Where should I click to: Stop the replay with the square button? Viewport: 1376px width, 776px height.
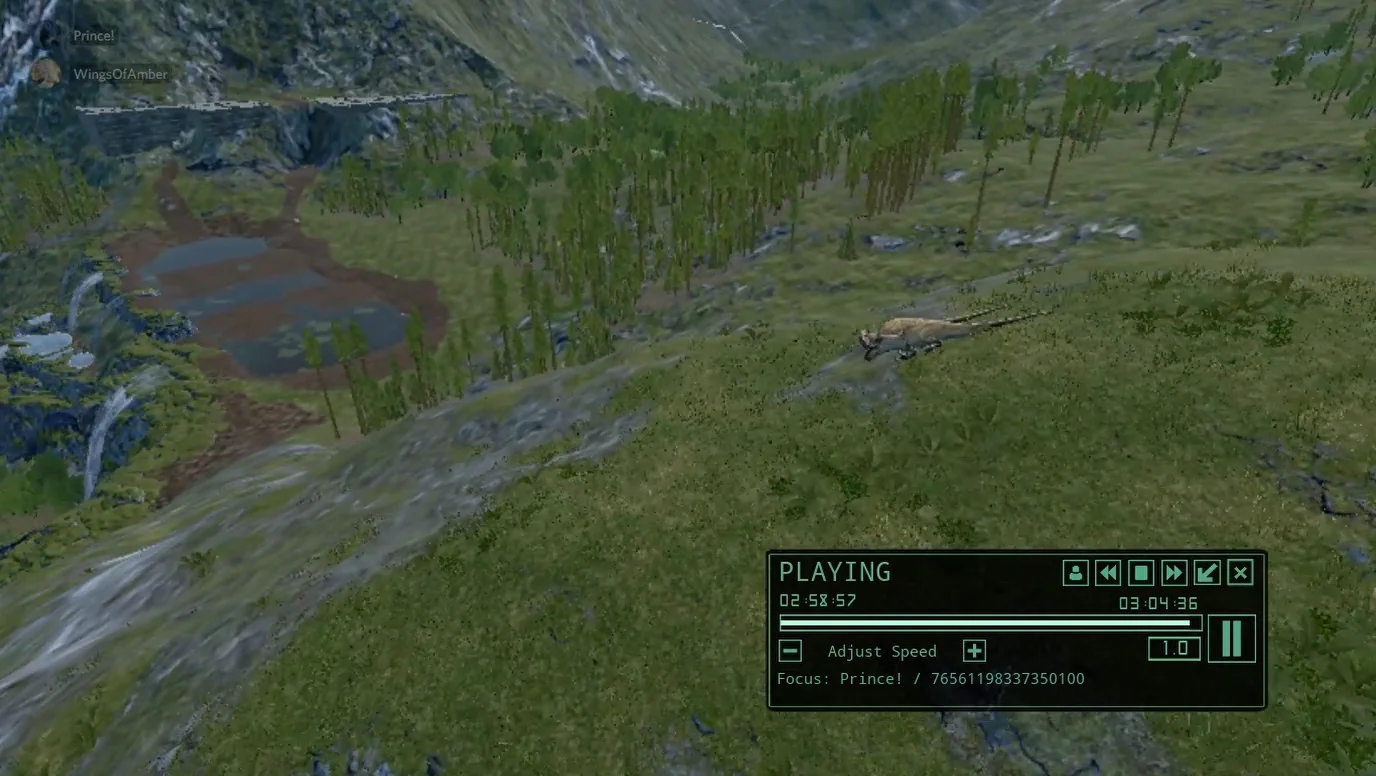1141,573
